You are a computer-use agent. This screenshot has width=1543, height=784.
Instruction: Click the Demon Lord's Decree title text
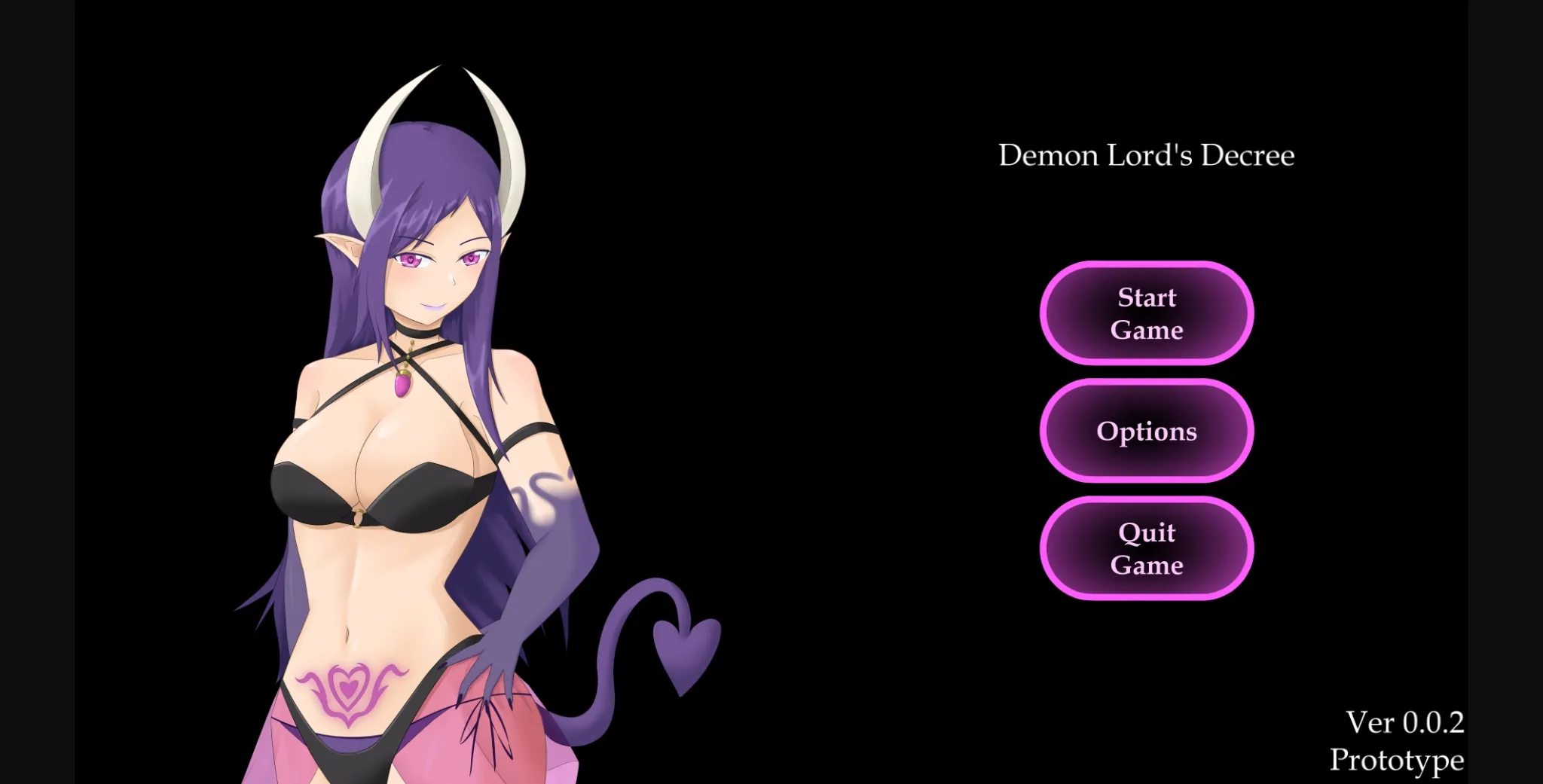pyautogui.click(x=1146, y=155)
